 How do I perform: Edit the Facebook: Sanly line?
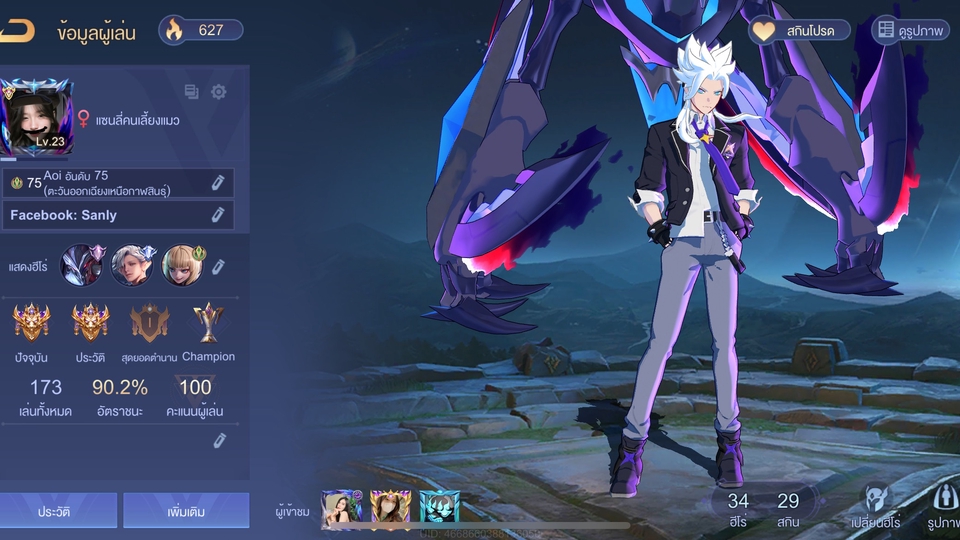[x=217, y=215]
